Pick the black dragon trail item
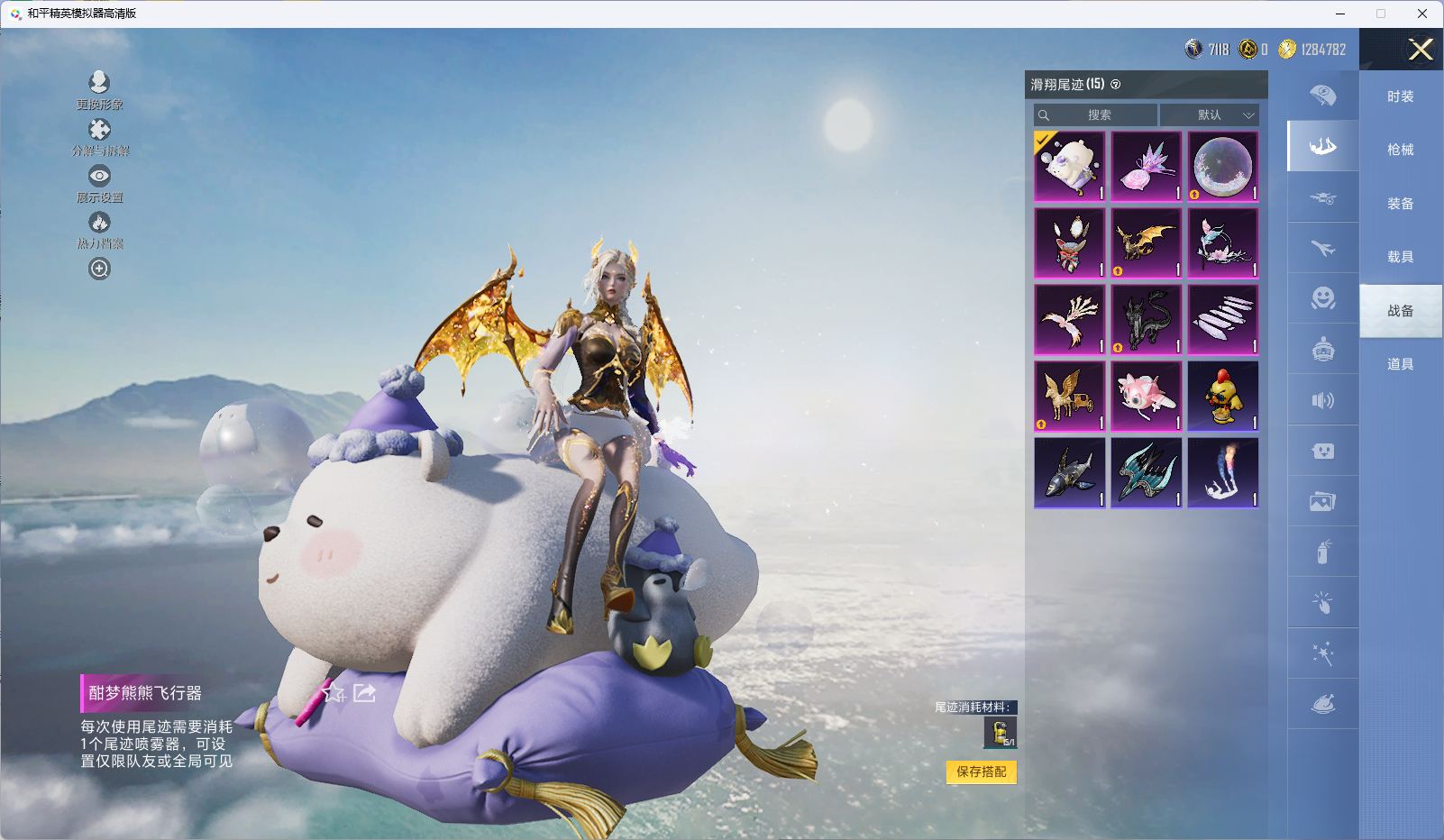 click(x=1147, y=320)
